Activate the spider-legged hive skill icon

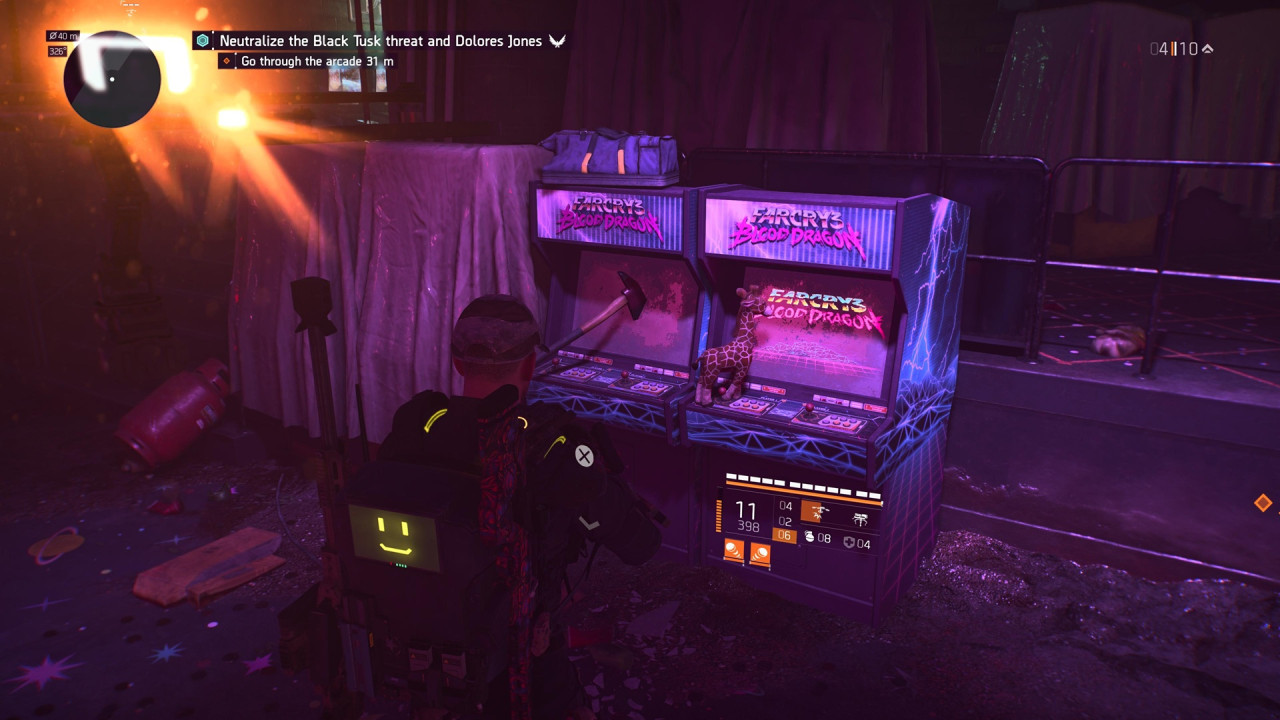[x=859, y=516]
